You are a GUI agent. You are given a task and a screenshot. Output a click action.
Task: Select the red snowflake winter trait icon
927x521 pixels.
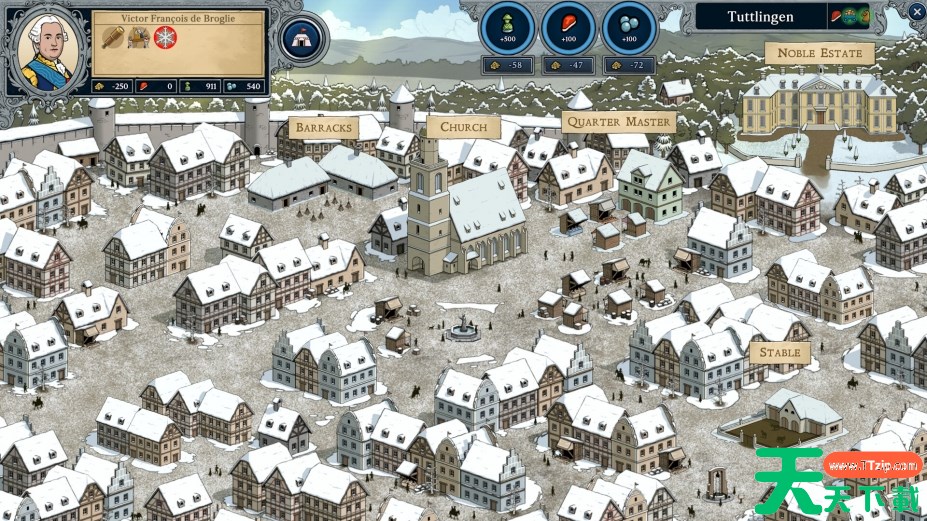pos(164,38)
